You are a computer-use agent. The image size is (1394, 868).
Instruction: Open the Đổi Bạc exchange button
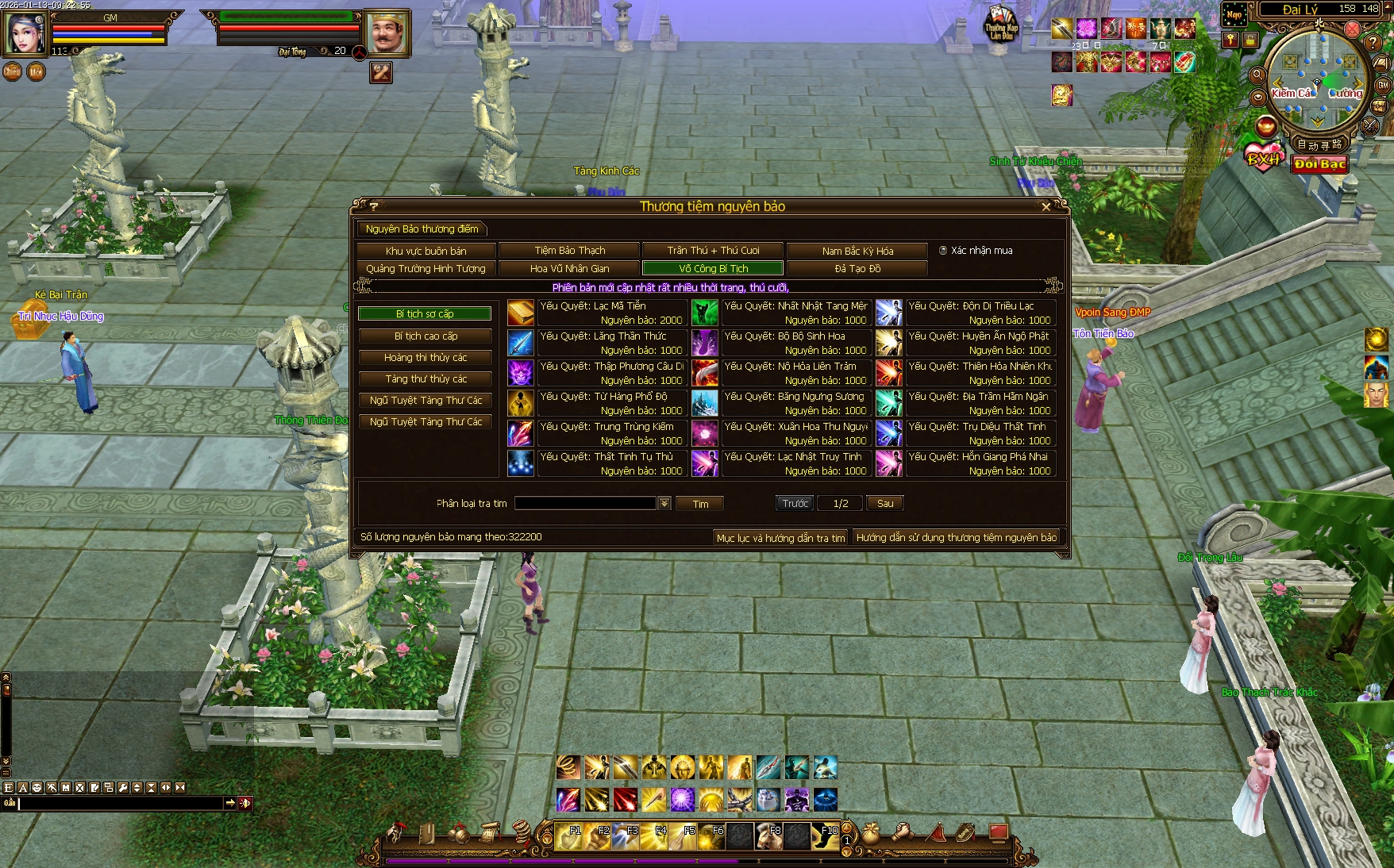pos(1319,164)
